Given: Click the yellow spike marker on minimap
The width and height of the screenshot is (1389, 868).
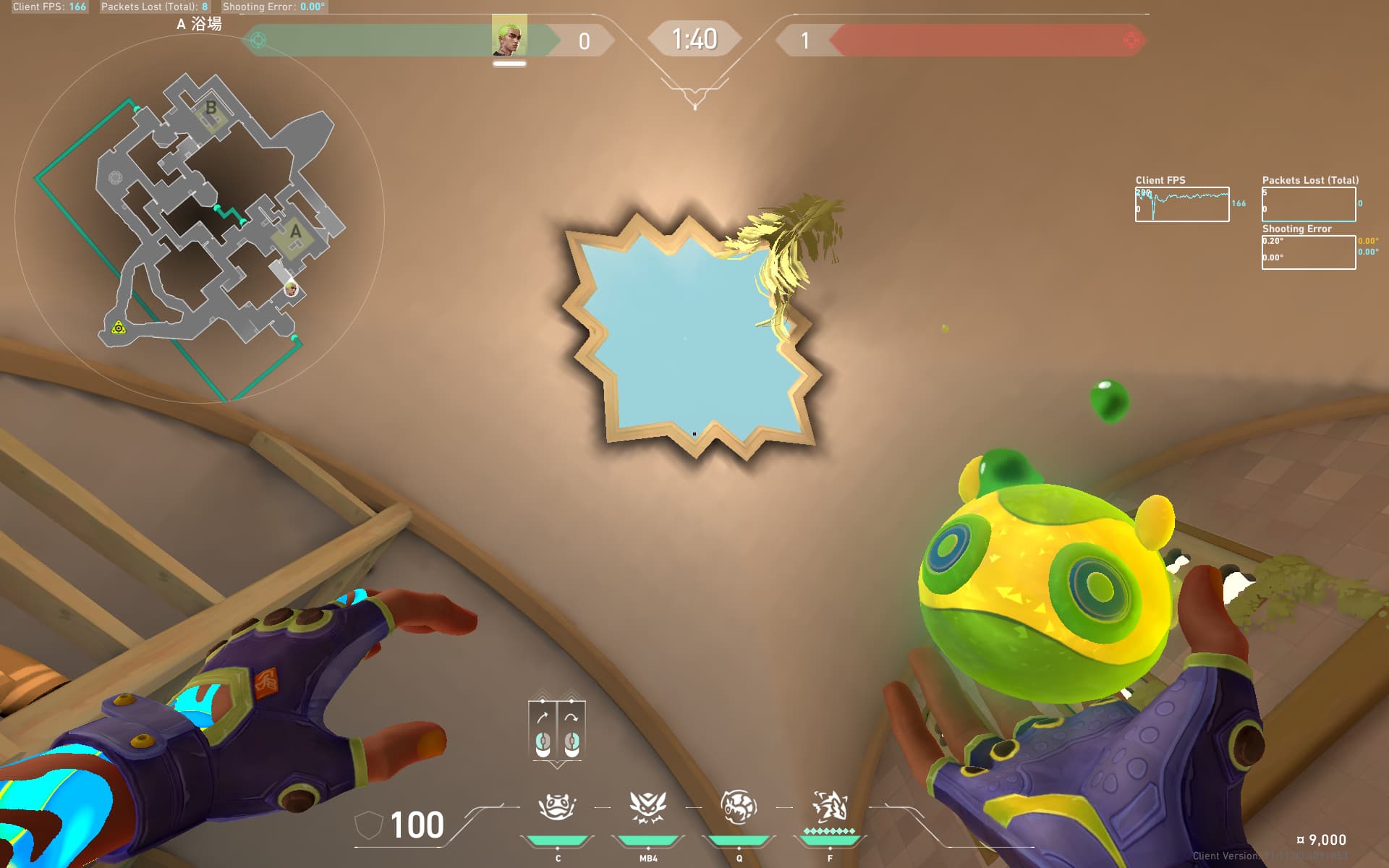Looking at the screenshot, I should click(119, 328).
